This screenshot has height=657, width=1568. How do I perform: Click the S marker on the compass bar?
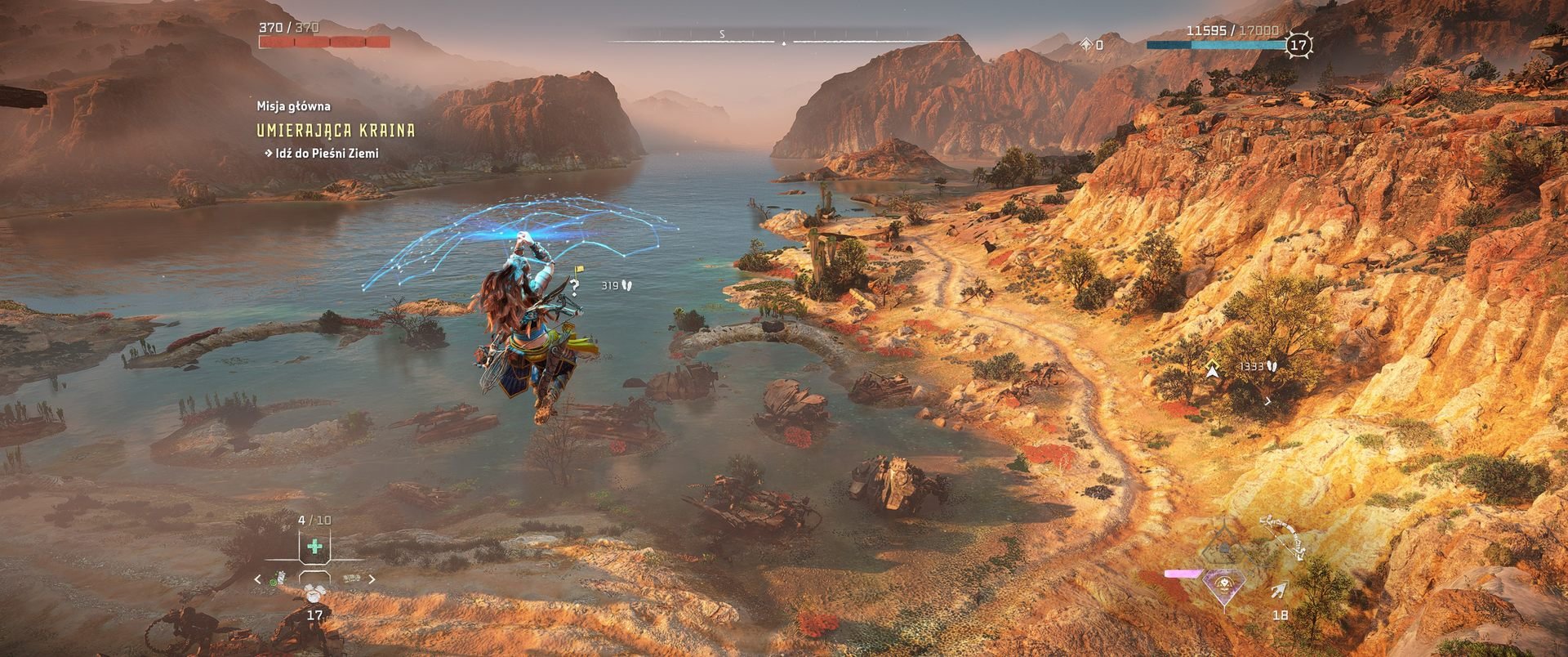tap(722, 34)
